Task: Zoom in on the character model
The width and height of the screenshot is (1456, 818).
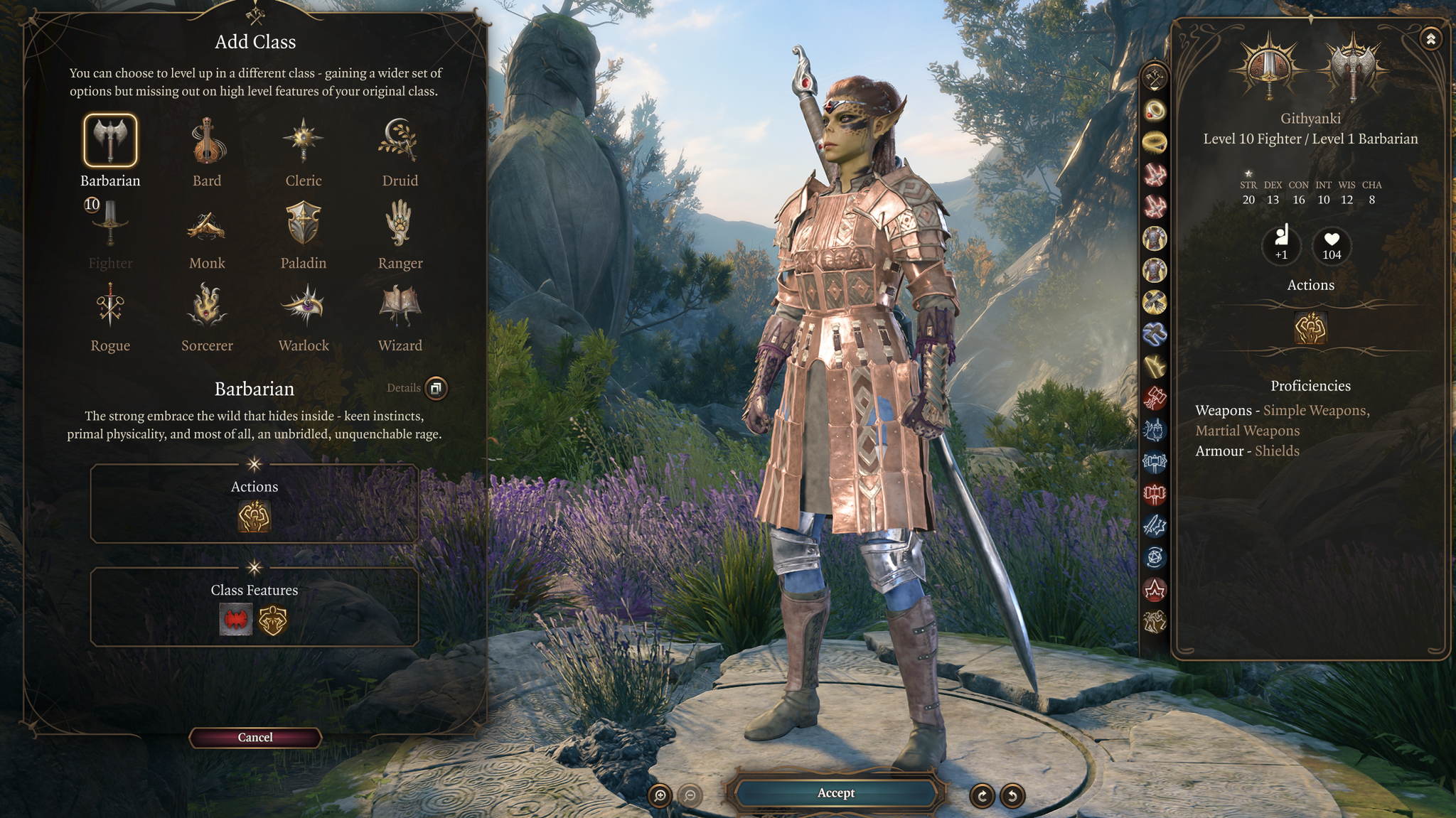Action: click(x=661, y=796)
